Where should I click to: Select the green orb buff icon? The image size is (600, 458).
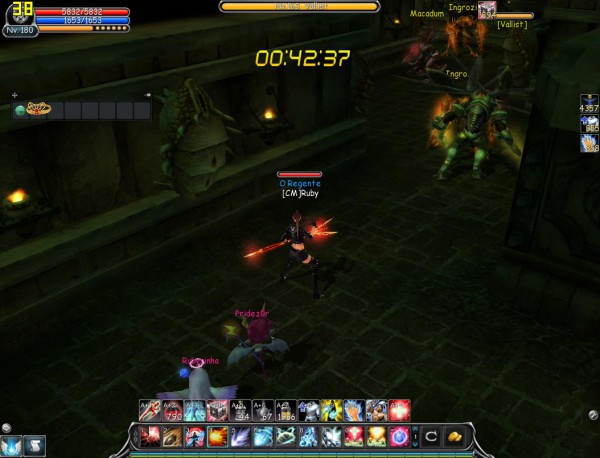19,110
